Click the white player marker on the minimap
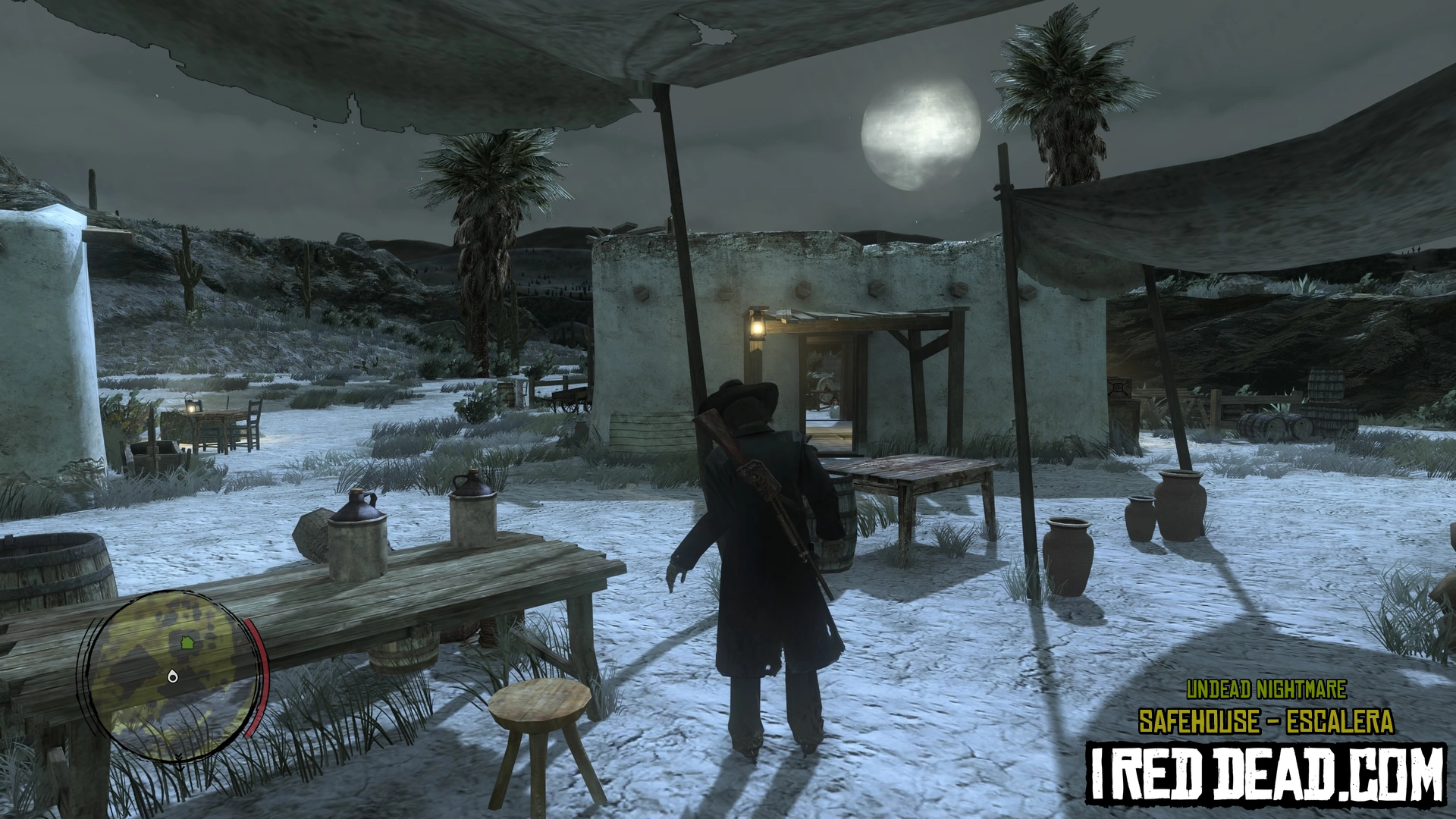 [x=173, y=676]
